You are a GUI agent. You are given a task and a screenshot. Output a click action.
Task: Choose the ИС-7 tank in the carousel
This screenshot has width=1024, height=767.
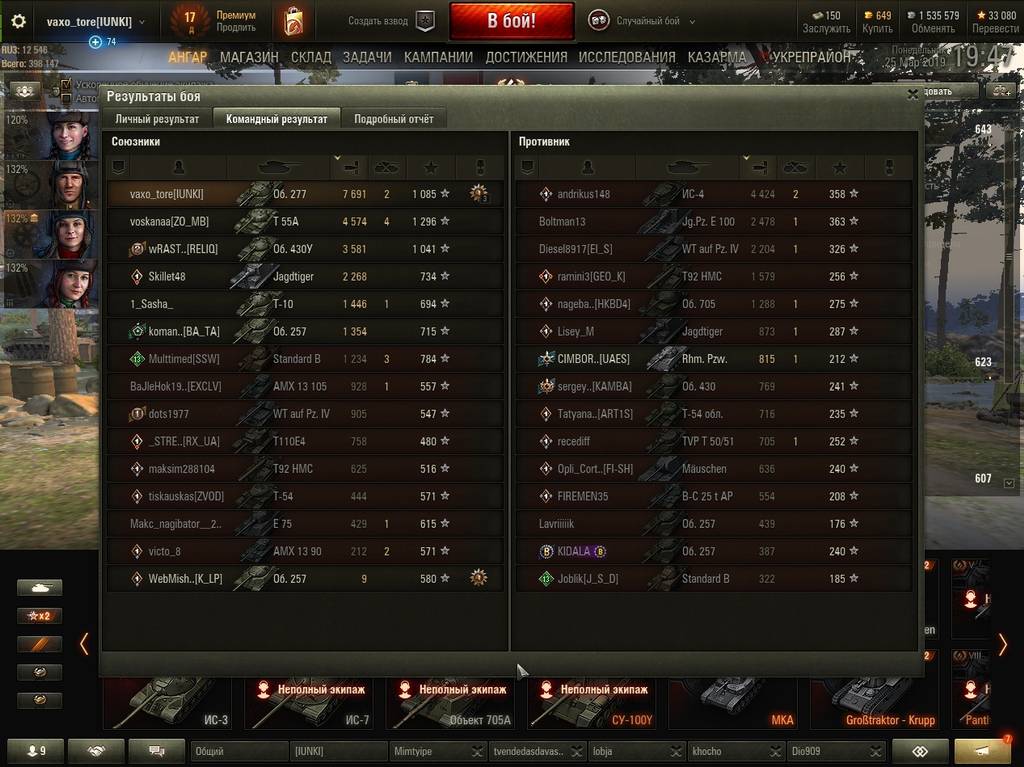point(310,702)
